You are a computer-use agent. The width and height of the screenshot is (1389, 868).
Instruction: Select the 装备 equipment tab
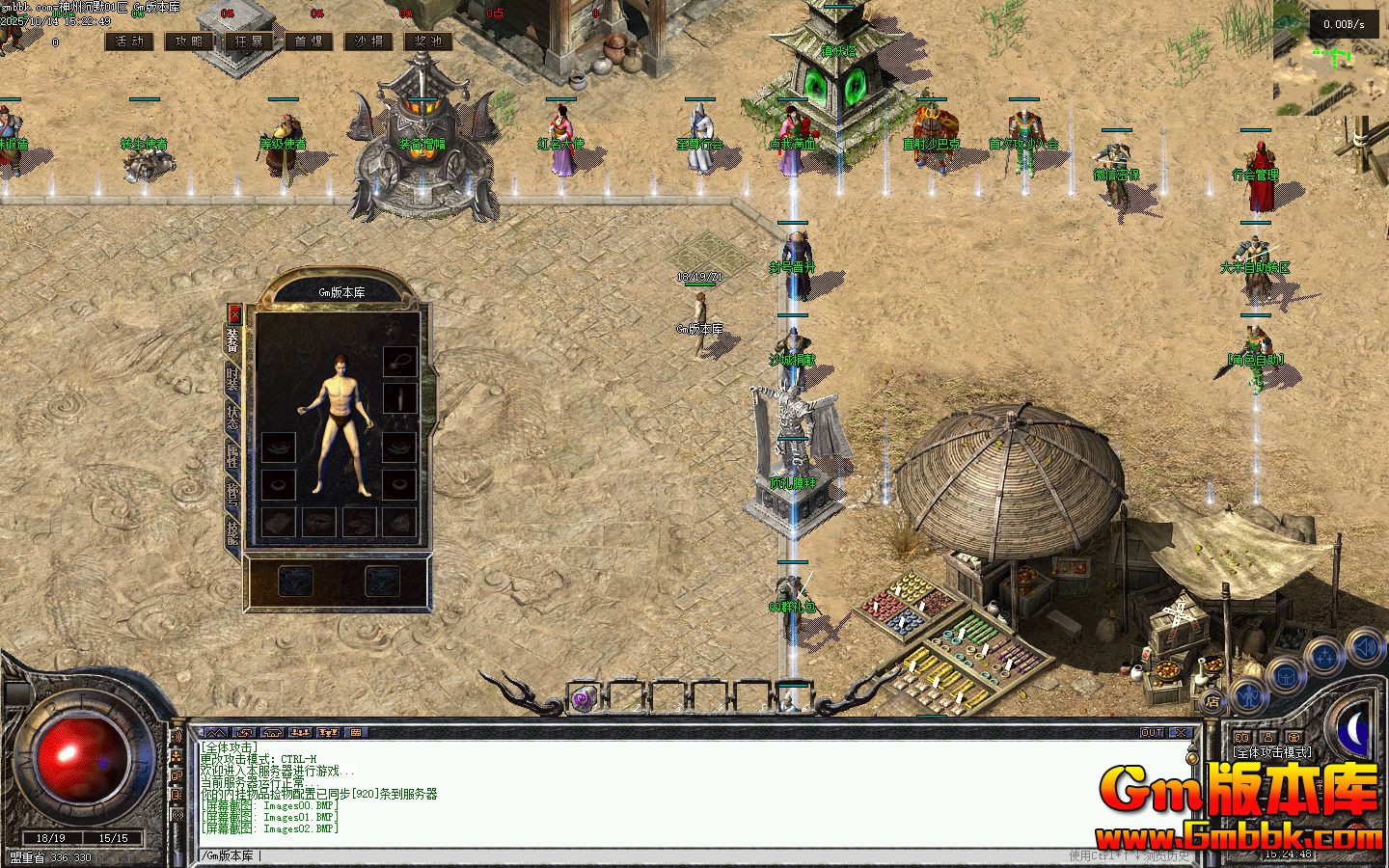233,340
